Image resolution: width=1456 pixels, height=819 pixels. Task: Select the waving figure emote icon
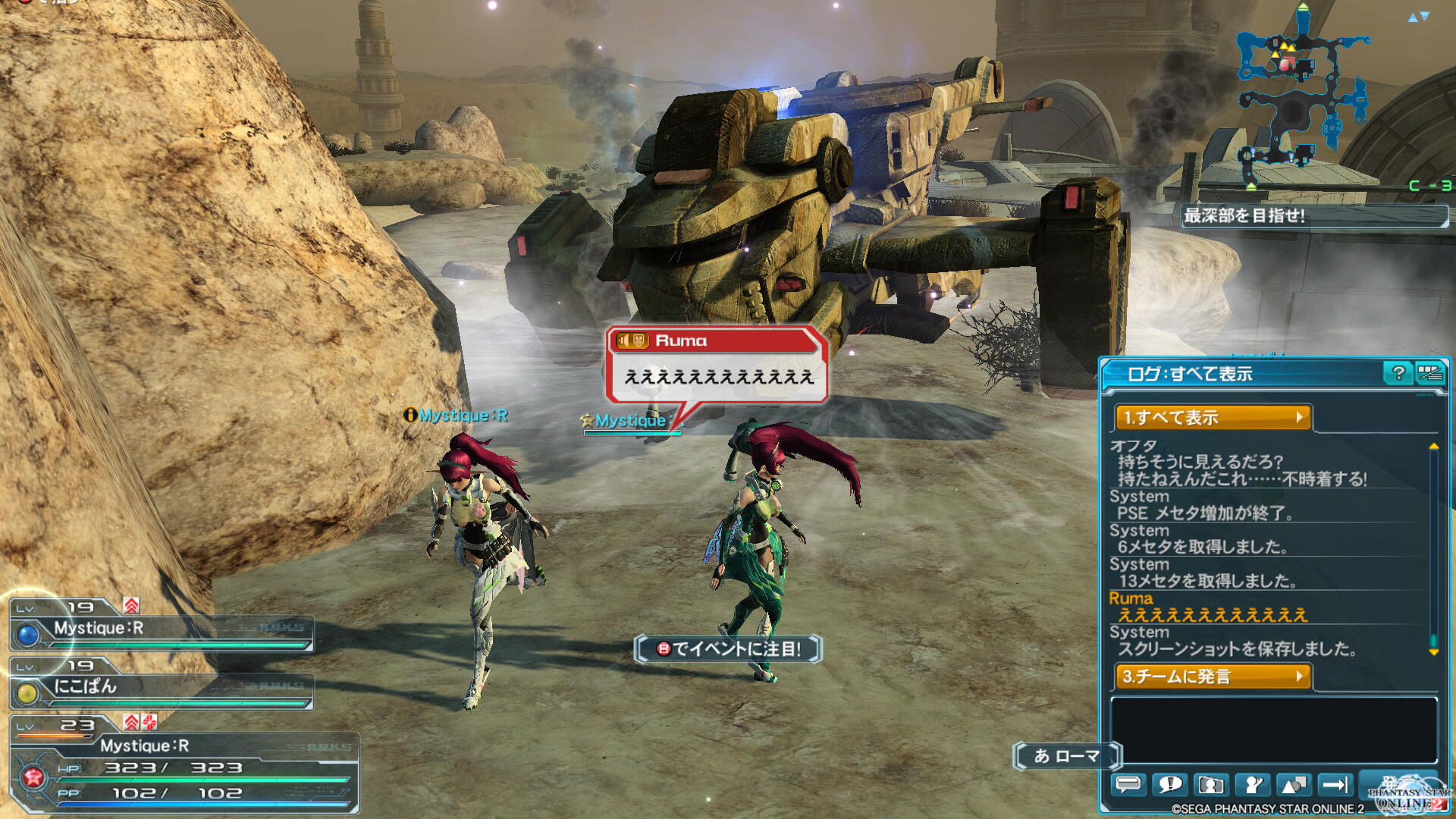tap(1253, 784)
